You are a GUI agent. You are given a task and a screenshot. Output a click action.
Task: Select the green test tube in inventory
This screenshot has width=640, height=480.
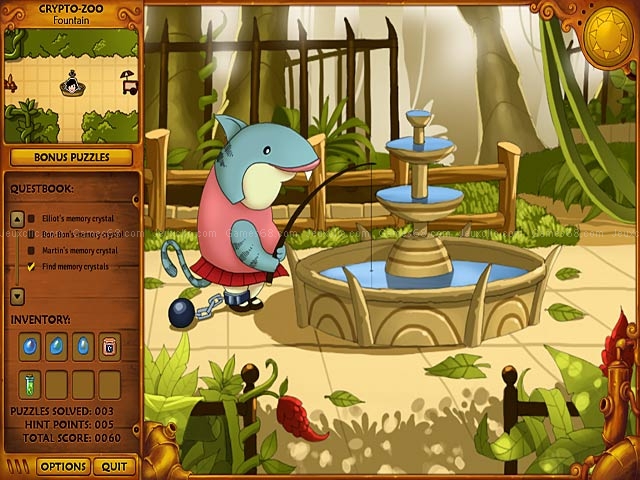point(32,383)
